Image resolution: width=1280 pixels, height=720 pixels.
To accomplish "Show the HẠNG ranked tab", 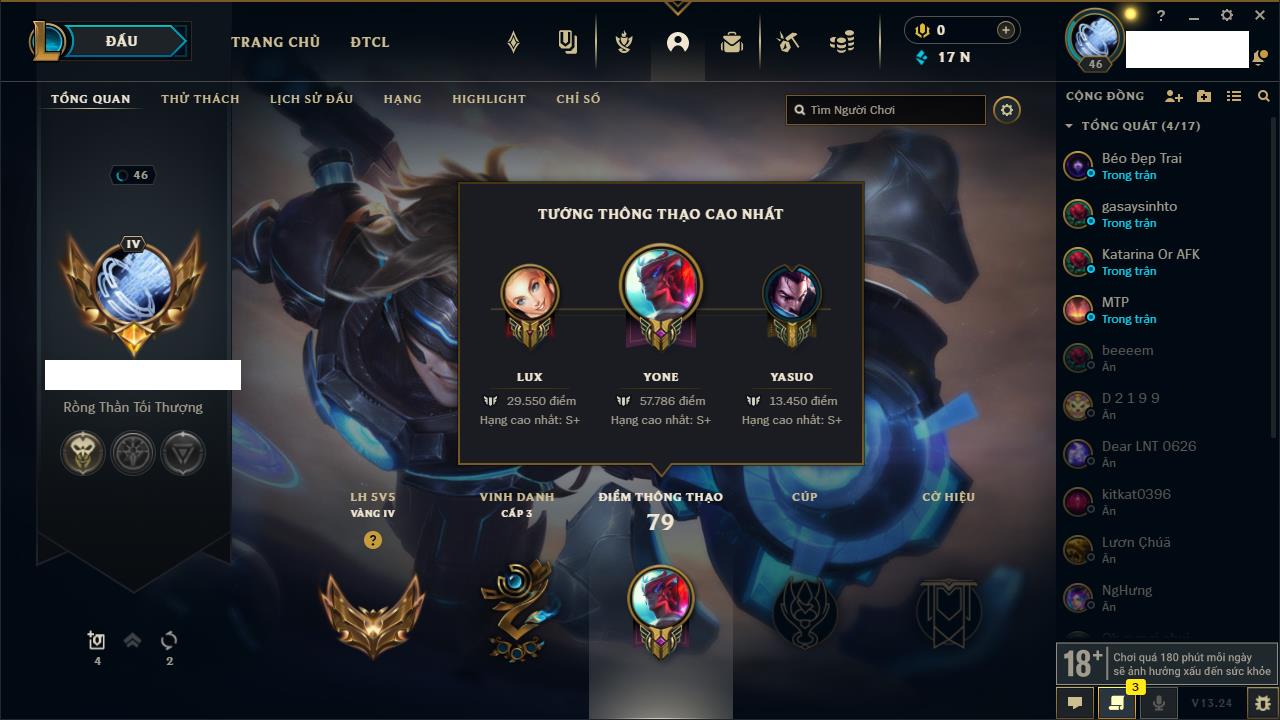I will coord(402,99).
